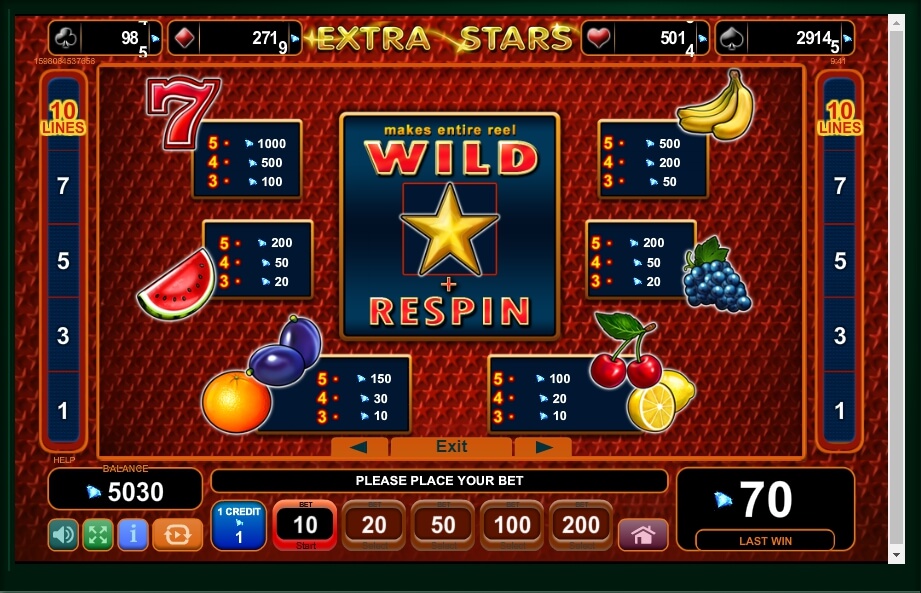Click the browser scrollbar down arrow

click(898, 555)
